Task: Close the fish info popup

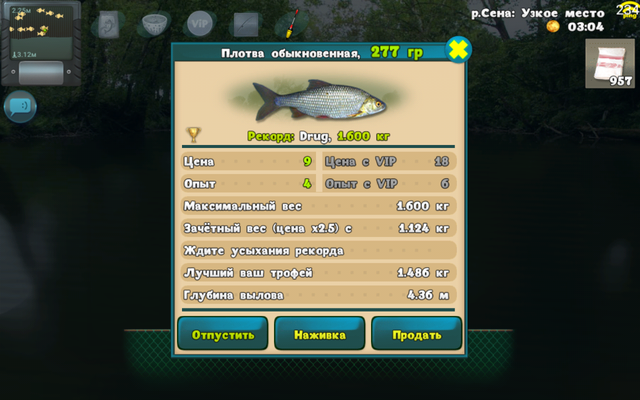Action: click(x=458, y=49)
